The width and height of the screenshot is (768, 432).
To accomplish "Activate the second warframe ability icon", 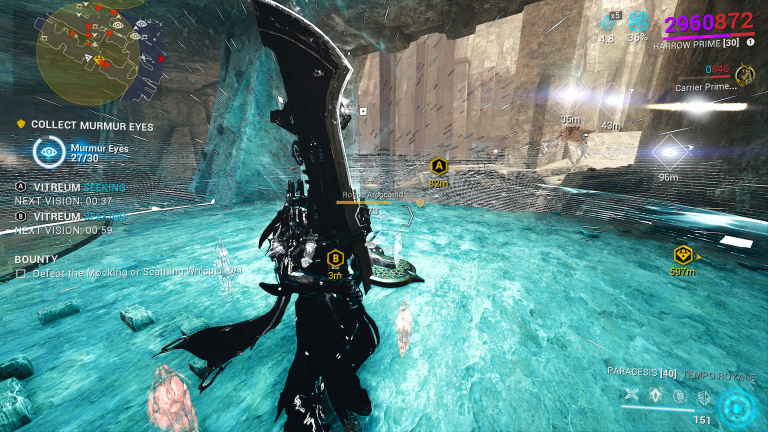I will (x=656, y=395).
